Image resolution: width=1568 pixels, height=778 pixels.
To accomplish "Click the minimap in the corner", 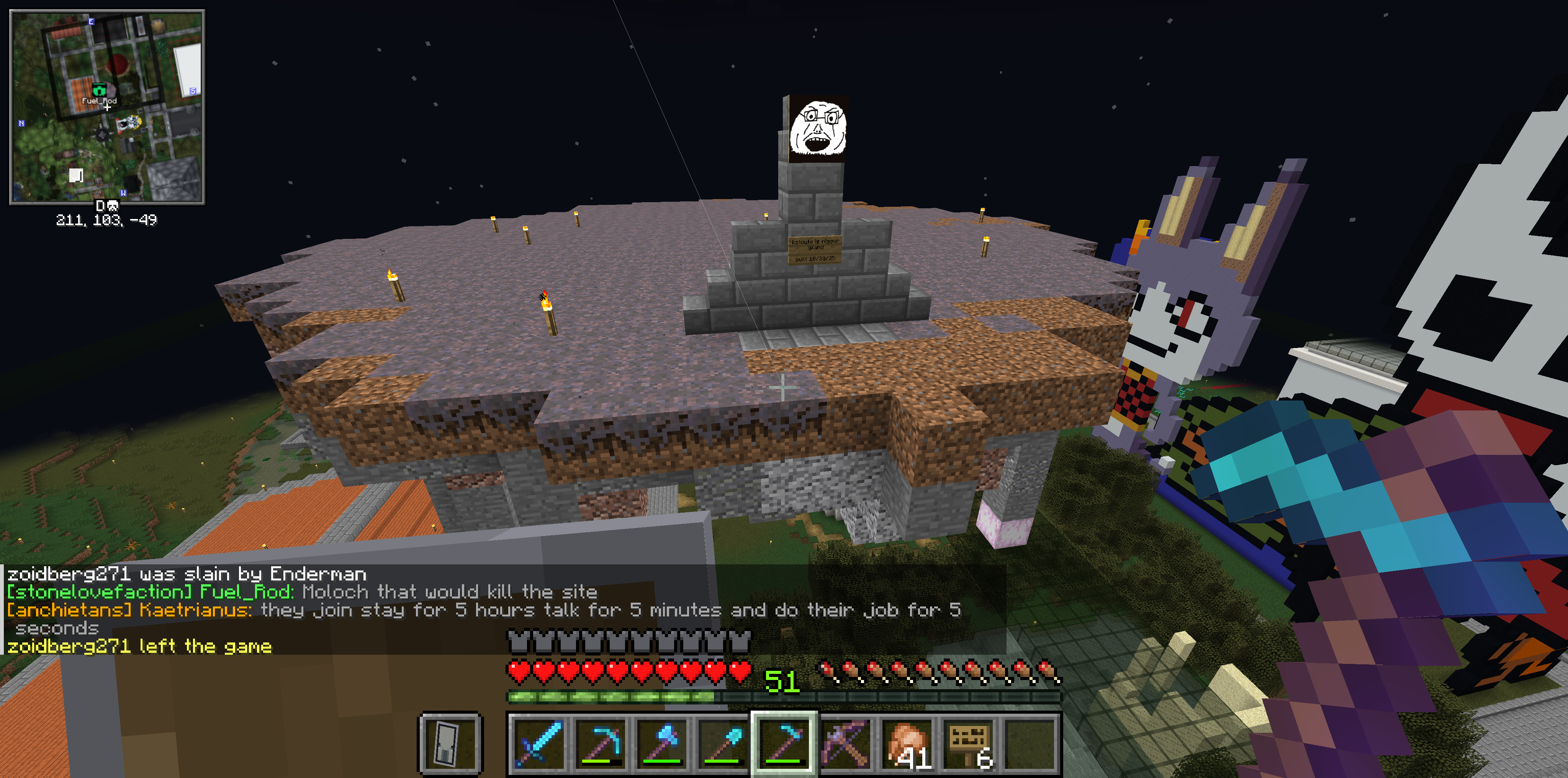I will 107,107.
